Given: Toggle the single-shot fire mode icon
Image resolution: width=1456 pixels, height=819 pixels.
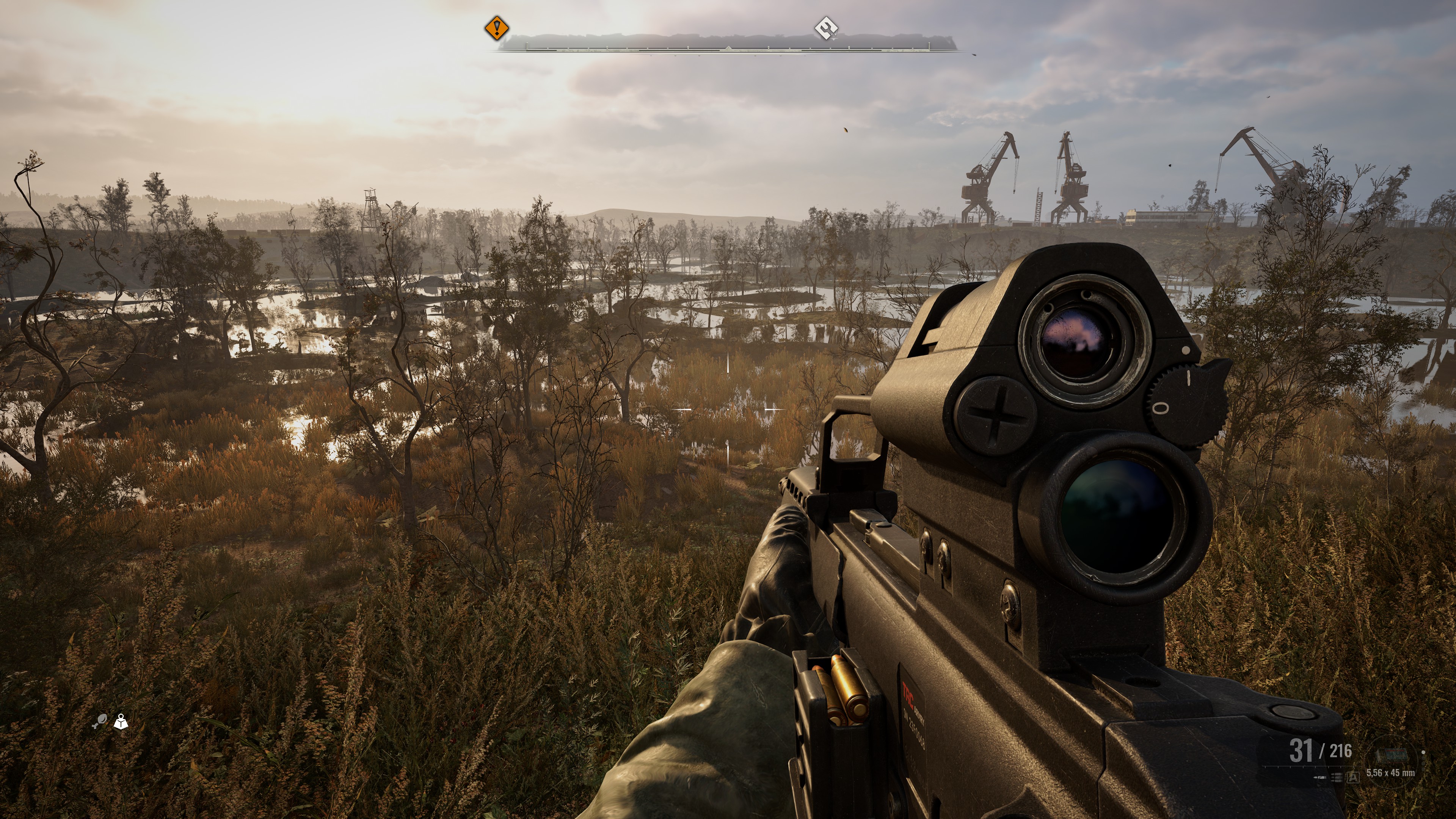Looking at the screenshot, I should tap(1320, 778).
